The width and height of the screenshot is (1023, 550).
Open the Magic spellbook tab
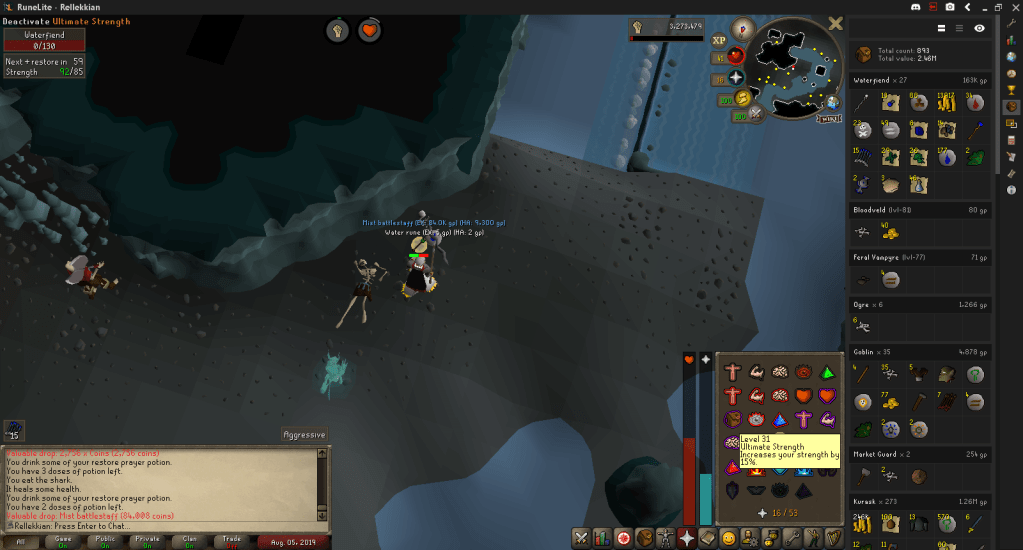708,539
